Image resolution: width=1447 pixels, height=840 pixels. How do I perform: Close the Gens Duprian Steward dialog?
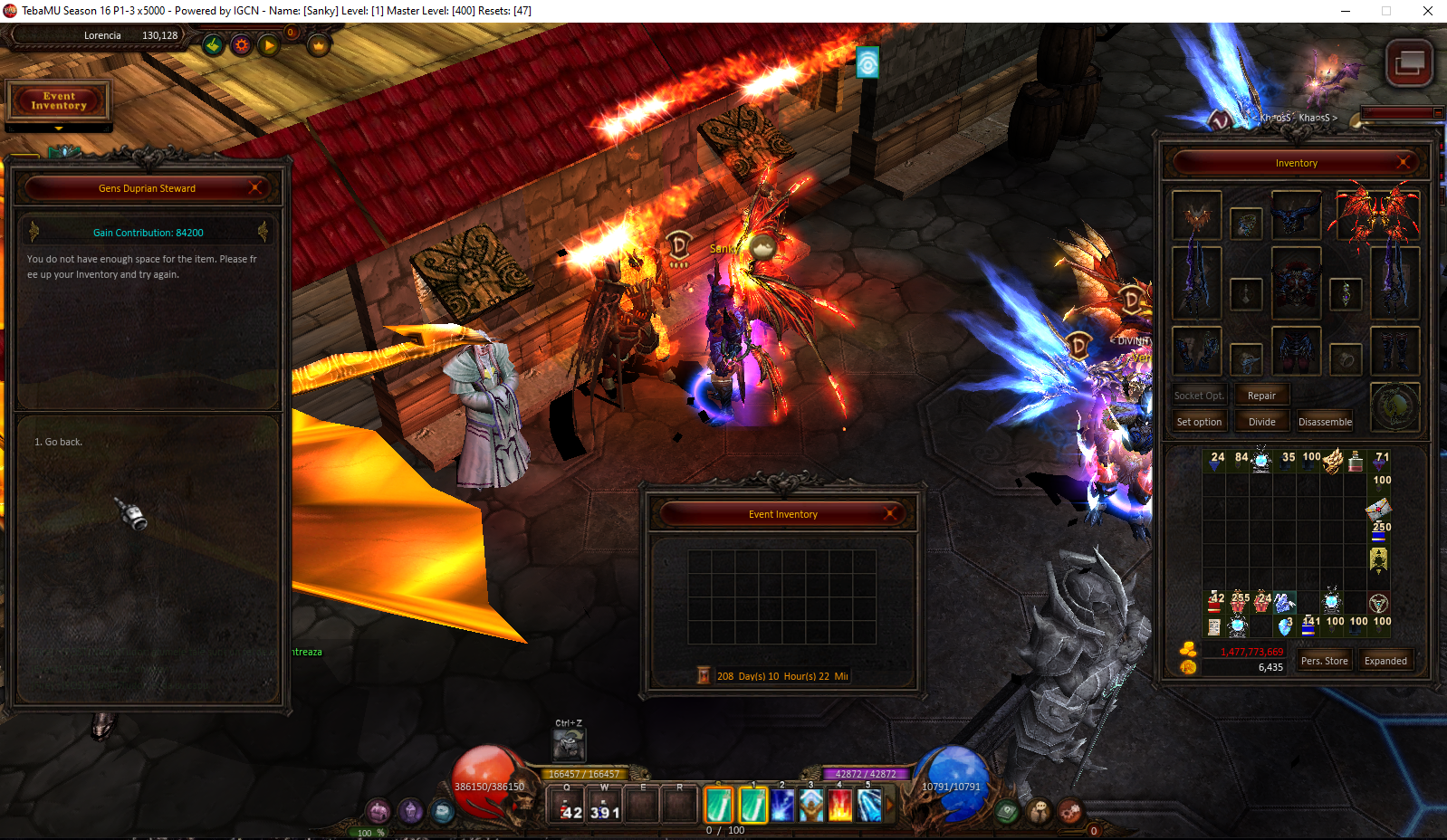coord(256,187)
